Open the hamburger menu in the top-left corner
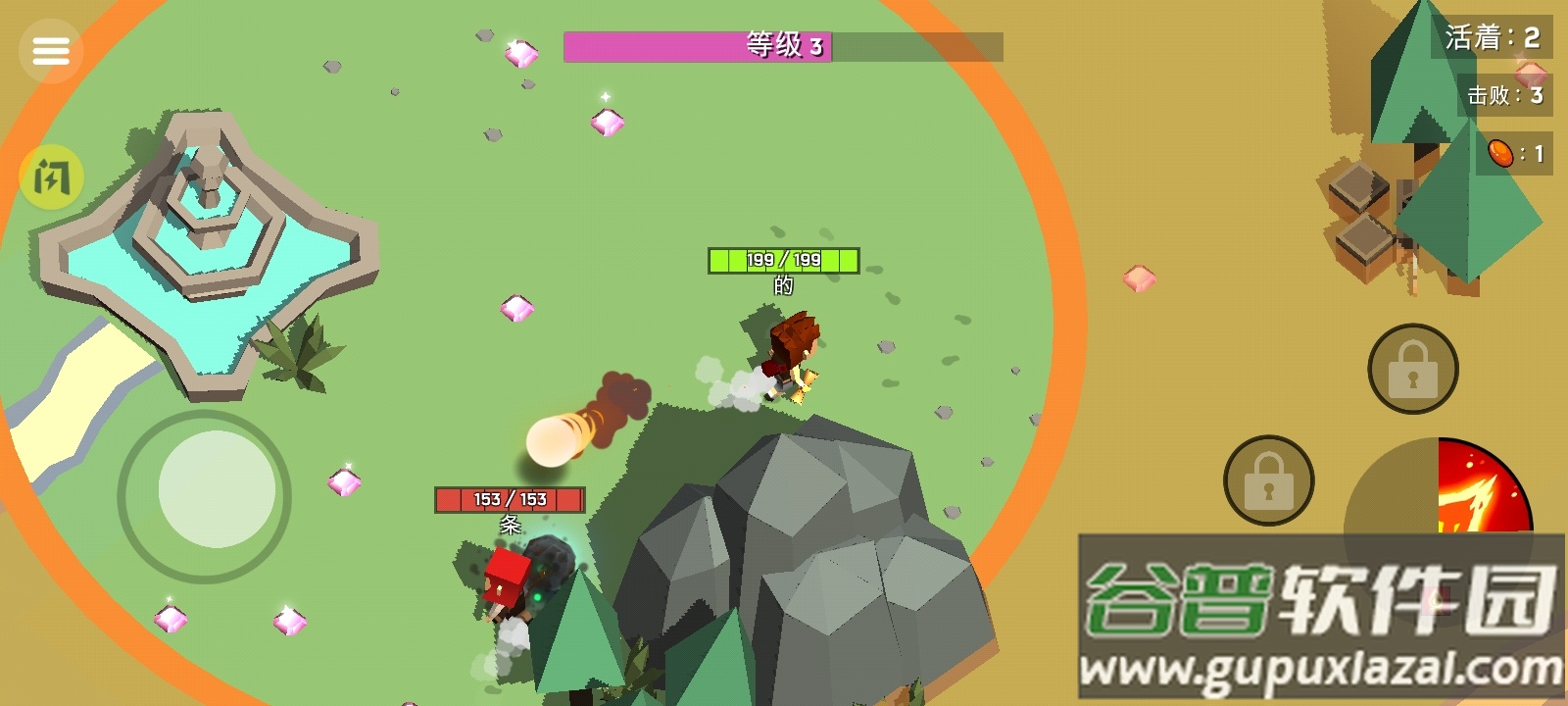 tap(51, 49)
